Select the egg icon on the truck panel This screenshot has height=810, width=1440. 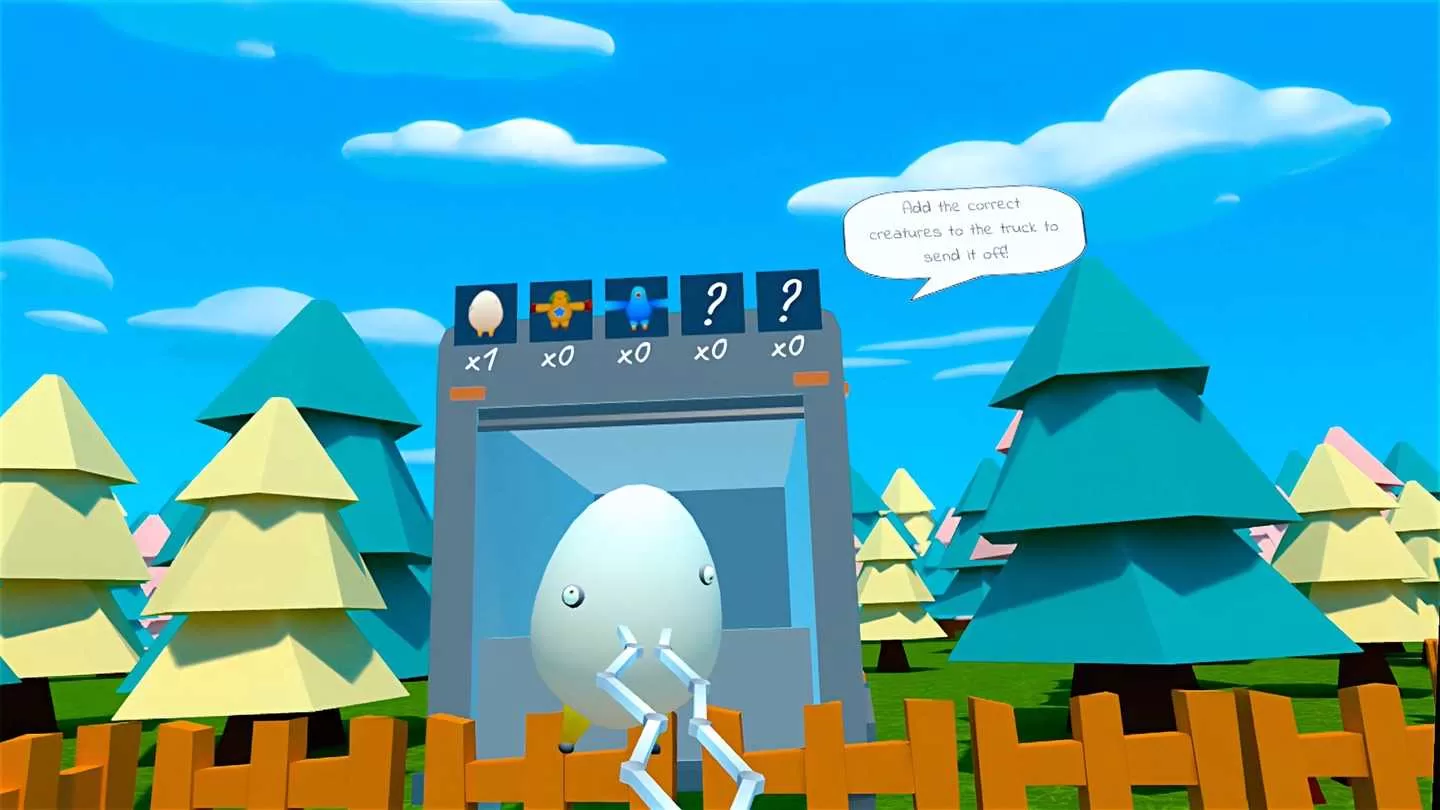point(484,310)
